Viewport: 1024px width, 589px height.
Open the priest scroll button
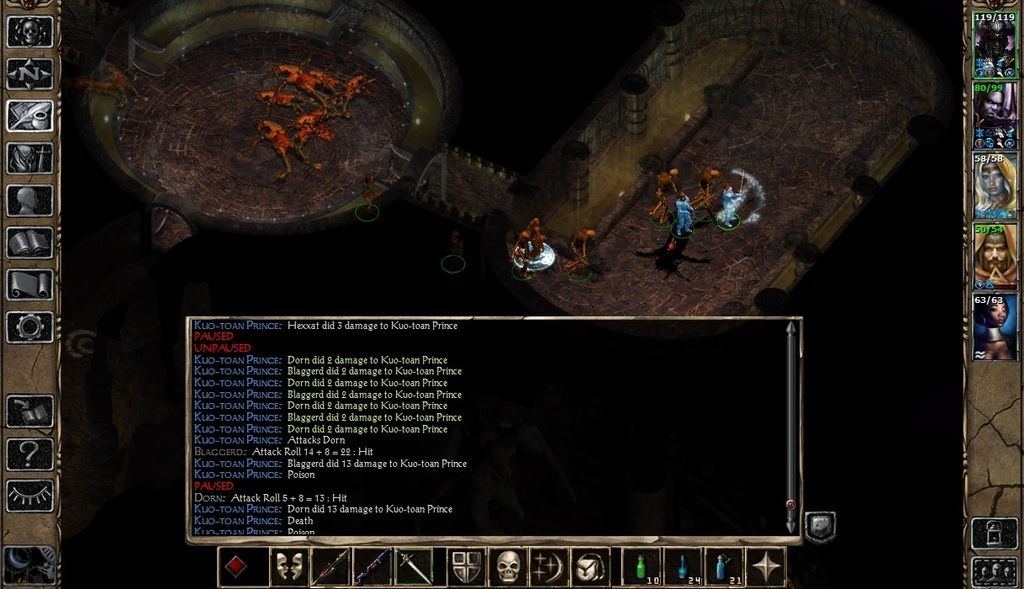coord(30,284)
